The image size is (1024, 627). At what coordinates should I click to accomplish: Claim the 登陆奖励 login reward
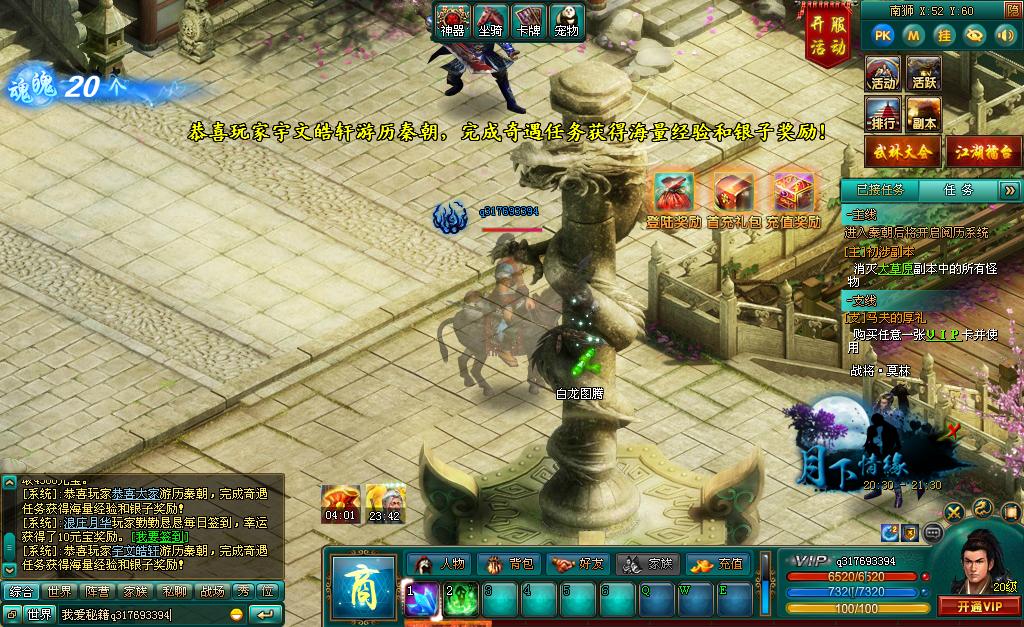pos(674,200)
